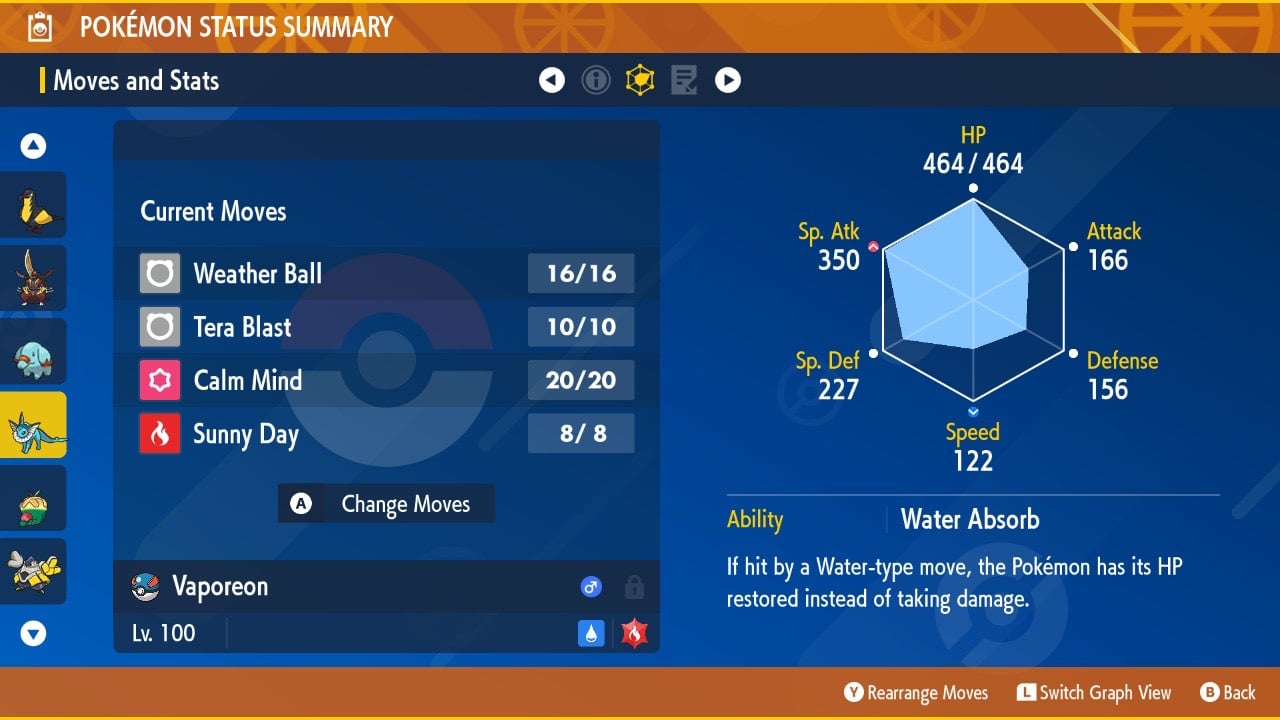Click Switch Graph View at the bottom
Image resolution: width=1280 pixels, height=720 pixels.
click(x=1094, y=692)
